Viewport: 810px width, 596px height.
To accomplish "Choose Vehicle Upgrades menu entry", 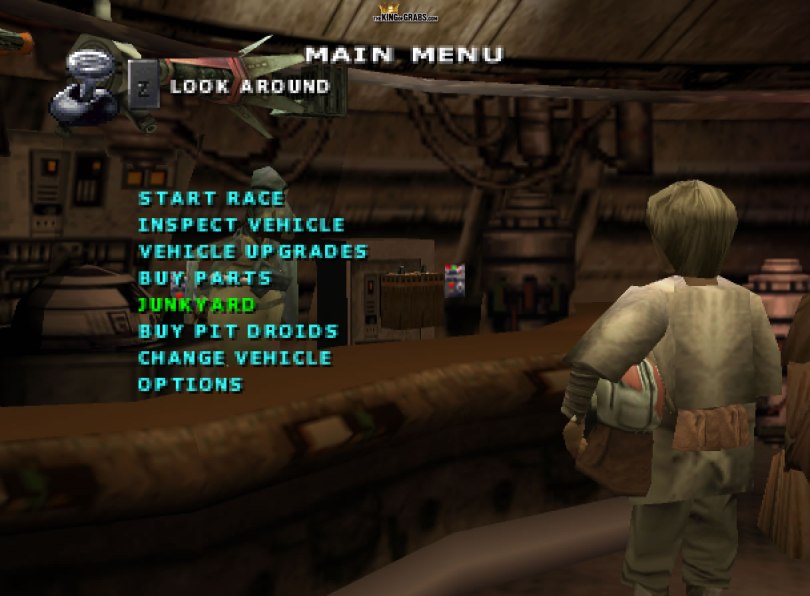I will point(253,252).
